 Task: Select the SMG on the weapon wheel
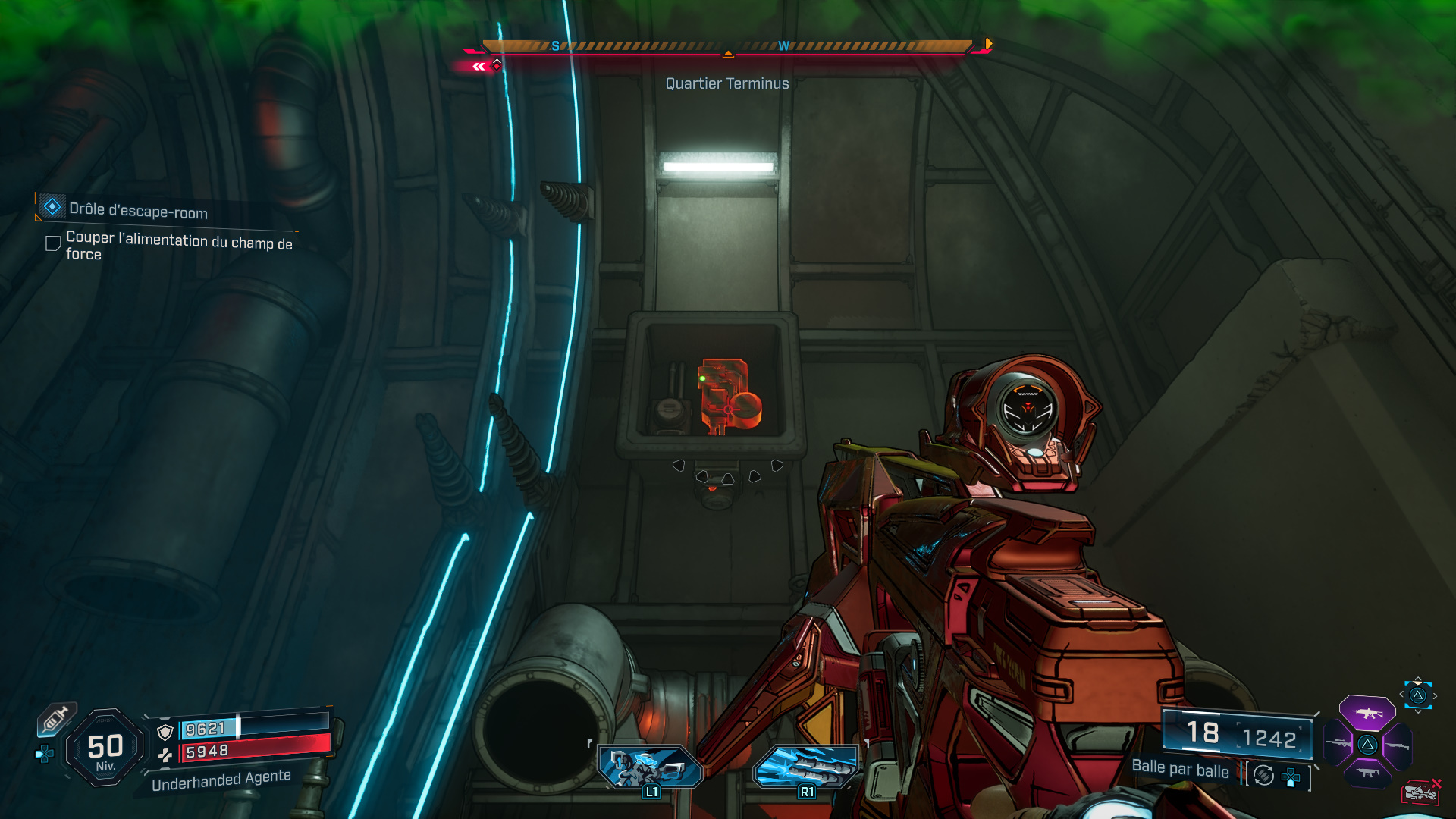1368,773
